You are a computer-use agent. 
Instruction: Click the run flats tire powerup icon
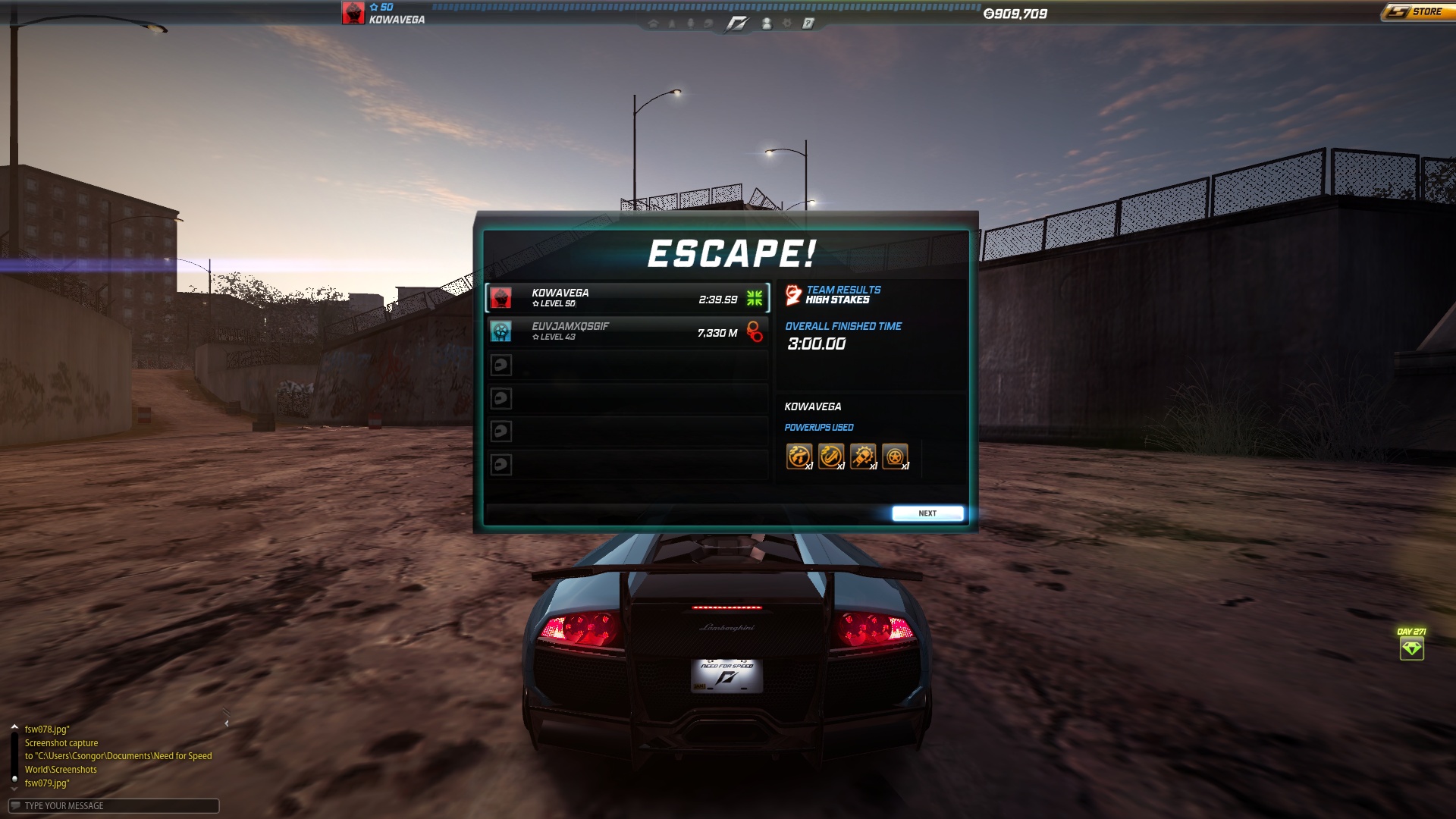[x=895, y=456]
